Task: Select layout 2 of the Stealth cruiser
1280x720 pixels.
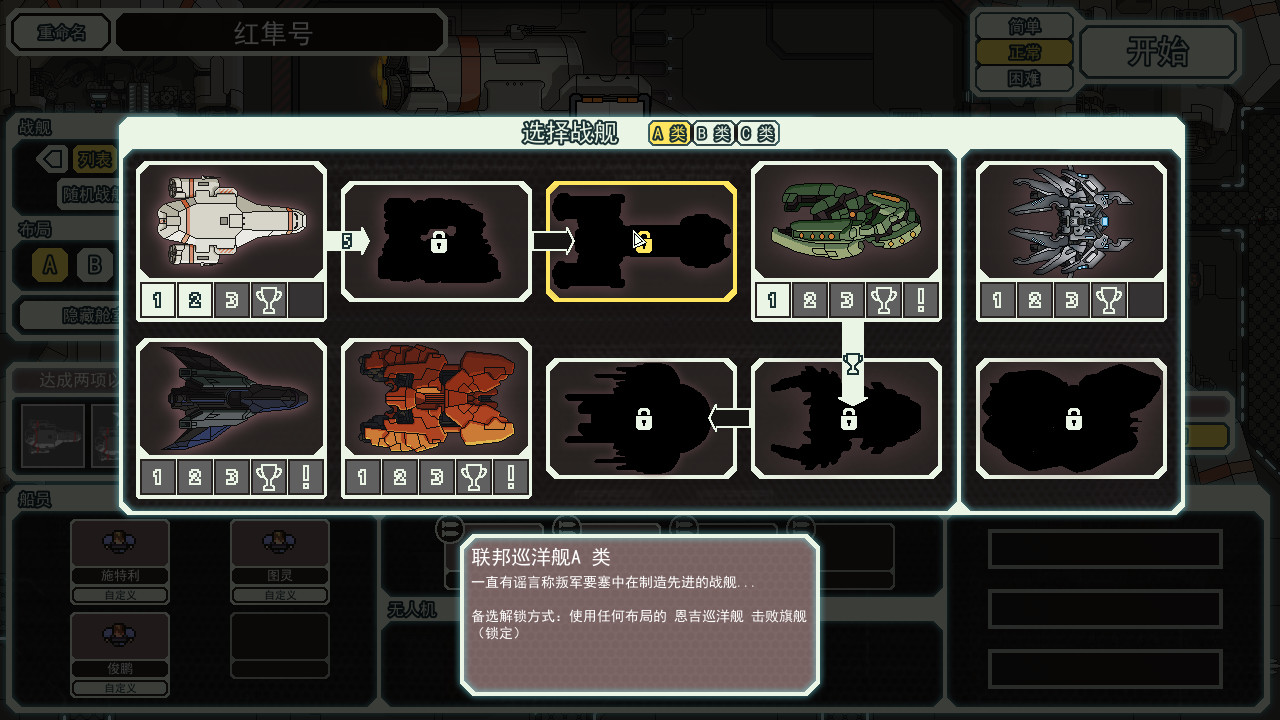Action: 194,477
